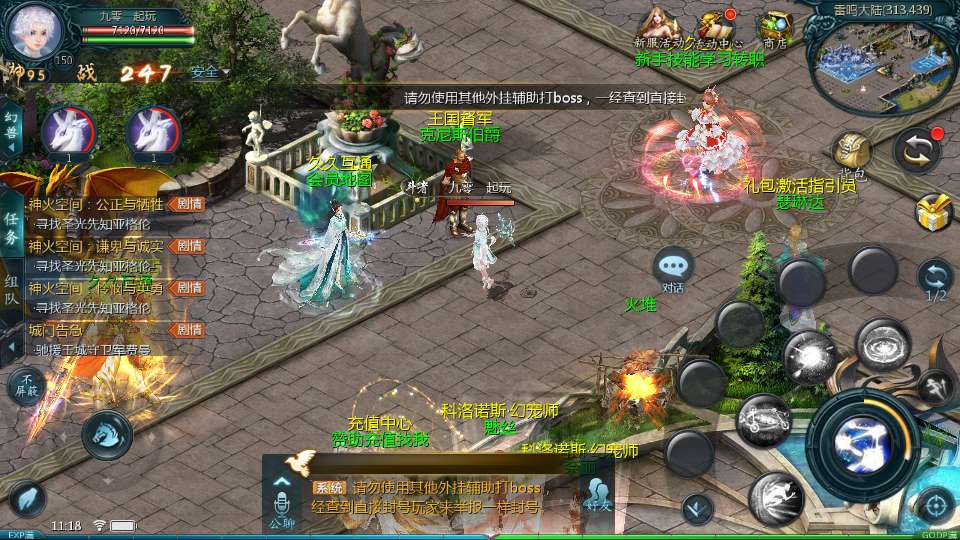This screenshot has width=960, height=540.
Task: Start dialogue with the 对话 bubble button
Action: pyautogui.click(x=673, y=267)
